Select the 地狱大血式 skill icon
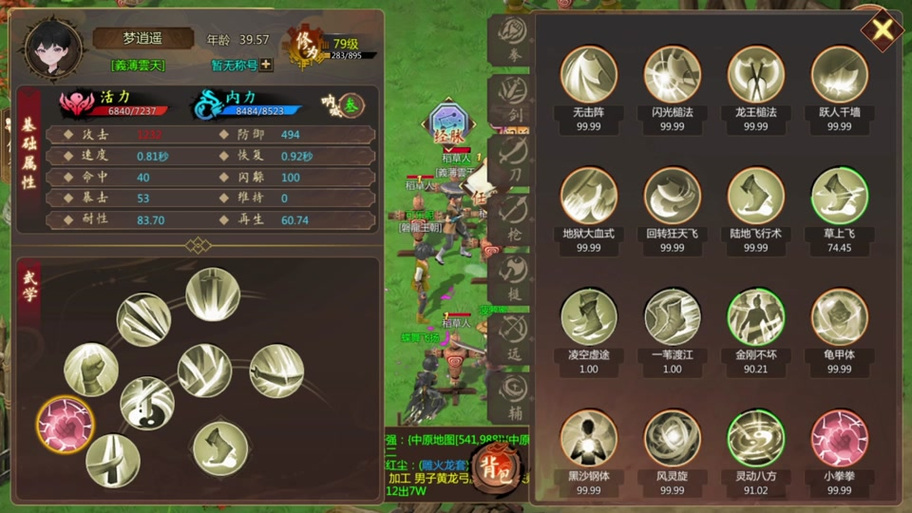This screenshot has height=513, width=912. click(x=588, y=196)
